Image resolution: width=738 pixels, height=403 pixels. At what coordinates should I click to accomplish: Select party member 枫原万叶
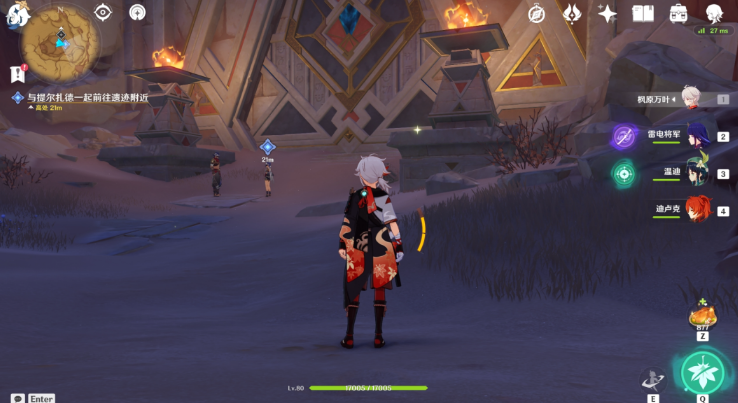[690, 98]
